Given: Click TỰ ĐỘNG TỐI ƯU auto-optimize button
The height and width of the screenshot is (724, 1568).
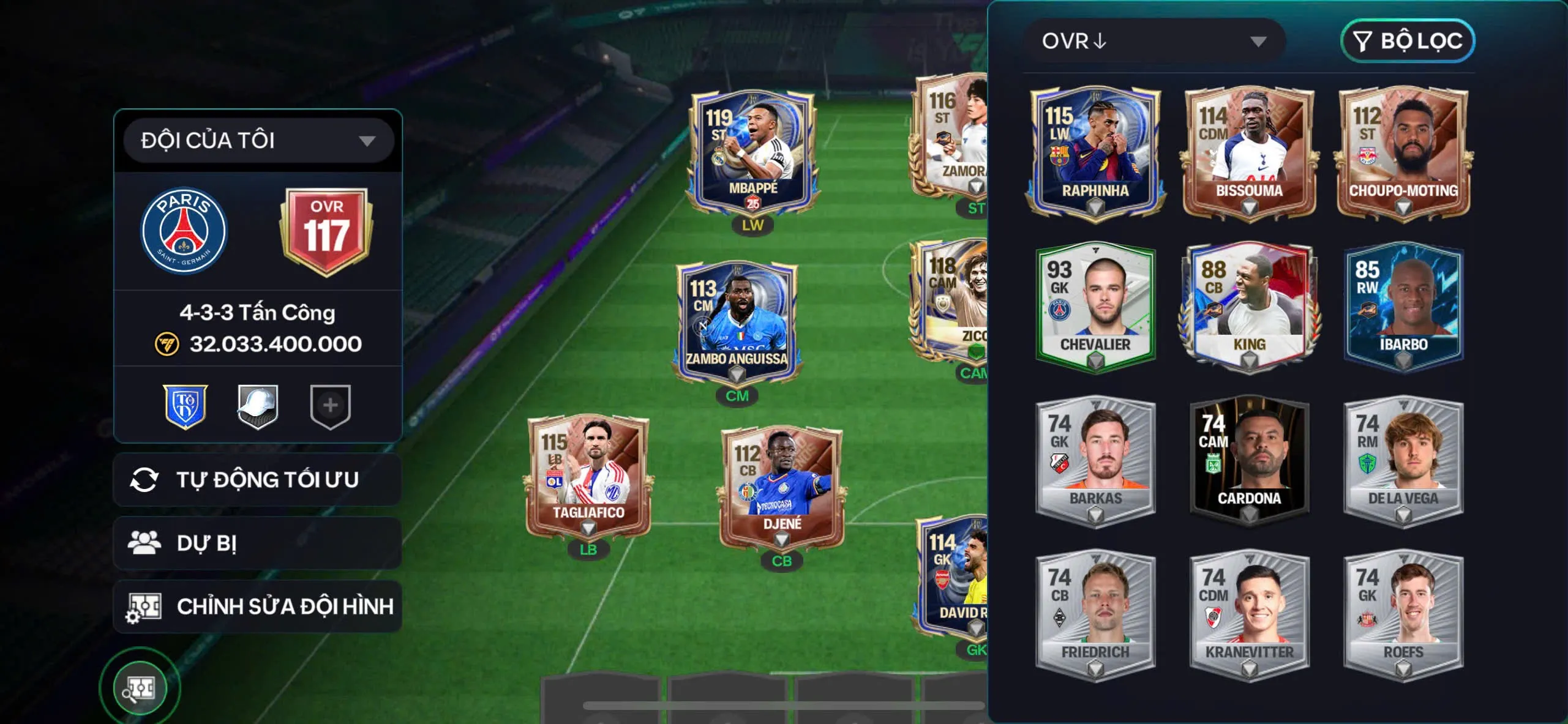Looking at the screenshot, I should click(x=258, y=480).
